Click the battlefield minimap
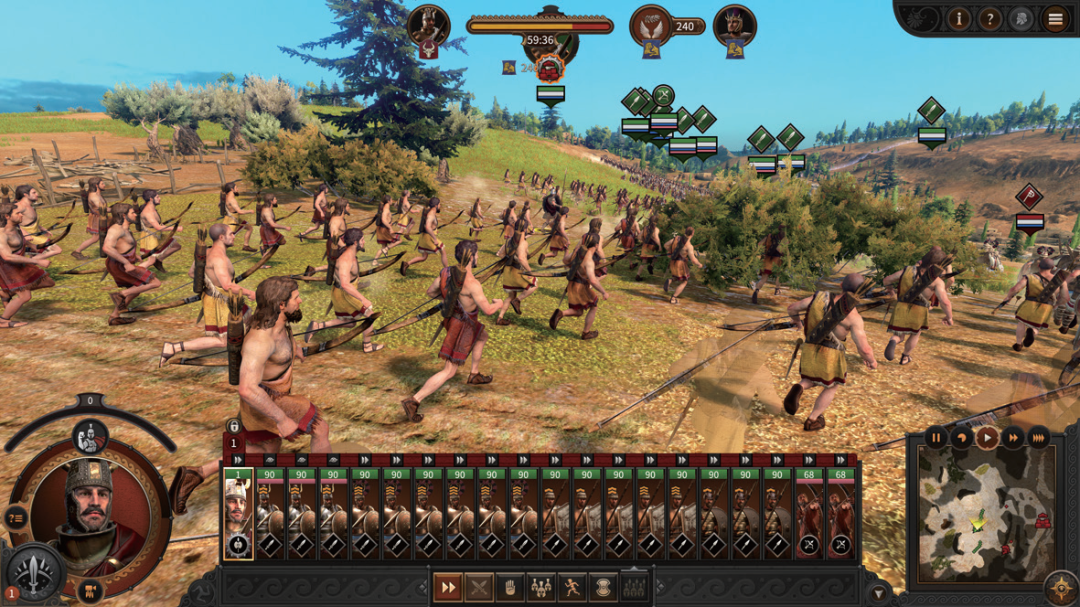The width and height of the screenshot is (1080, 607). 986,514
